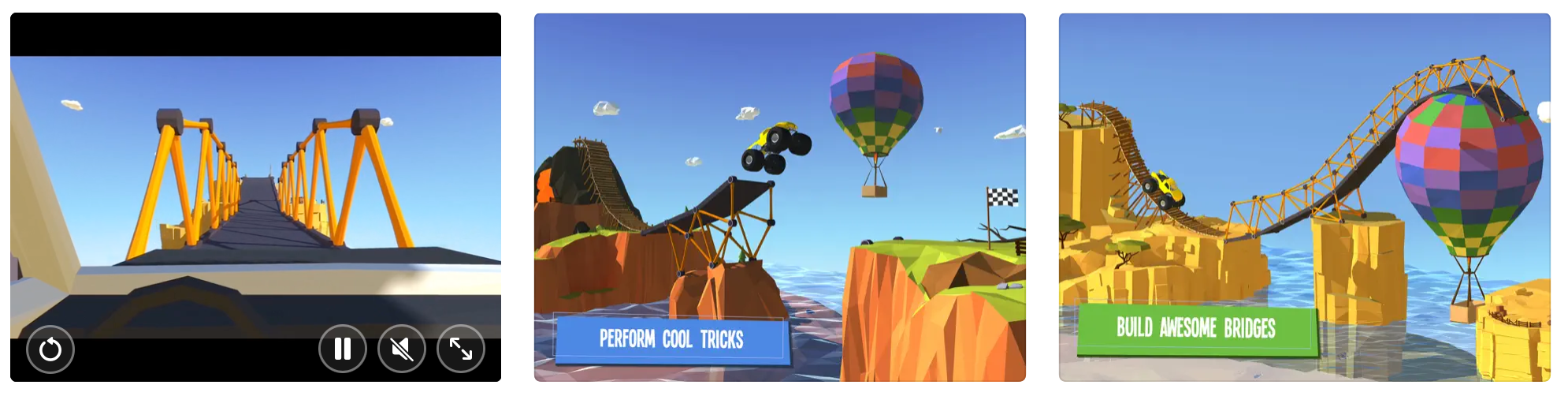Pause the preview video
Screen dimensions: 1568x396
pyautogui.click(x=343, y=349)
